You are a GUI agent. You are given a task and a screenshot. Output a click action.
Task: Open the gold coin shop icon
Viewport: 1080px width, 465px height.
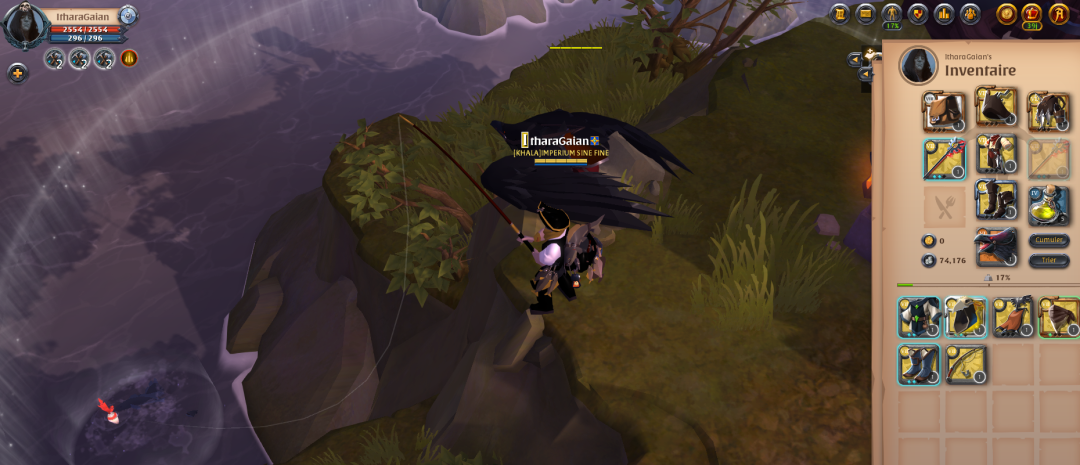1005,14
